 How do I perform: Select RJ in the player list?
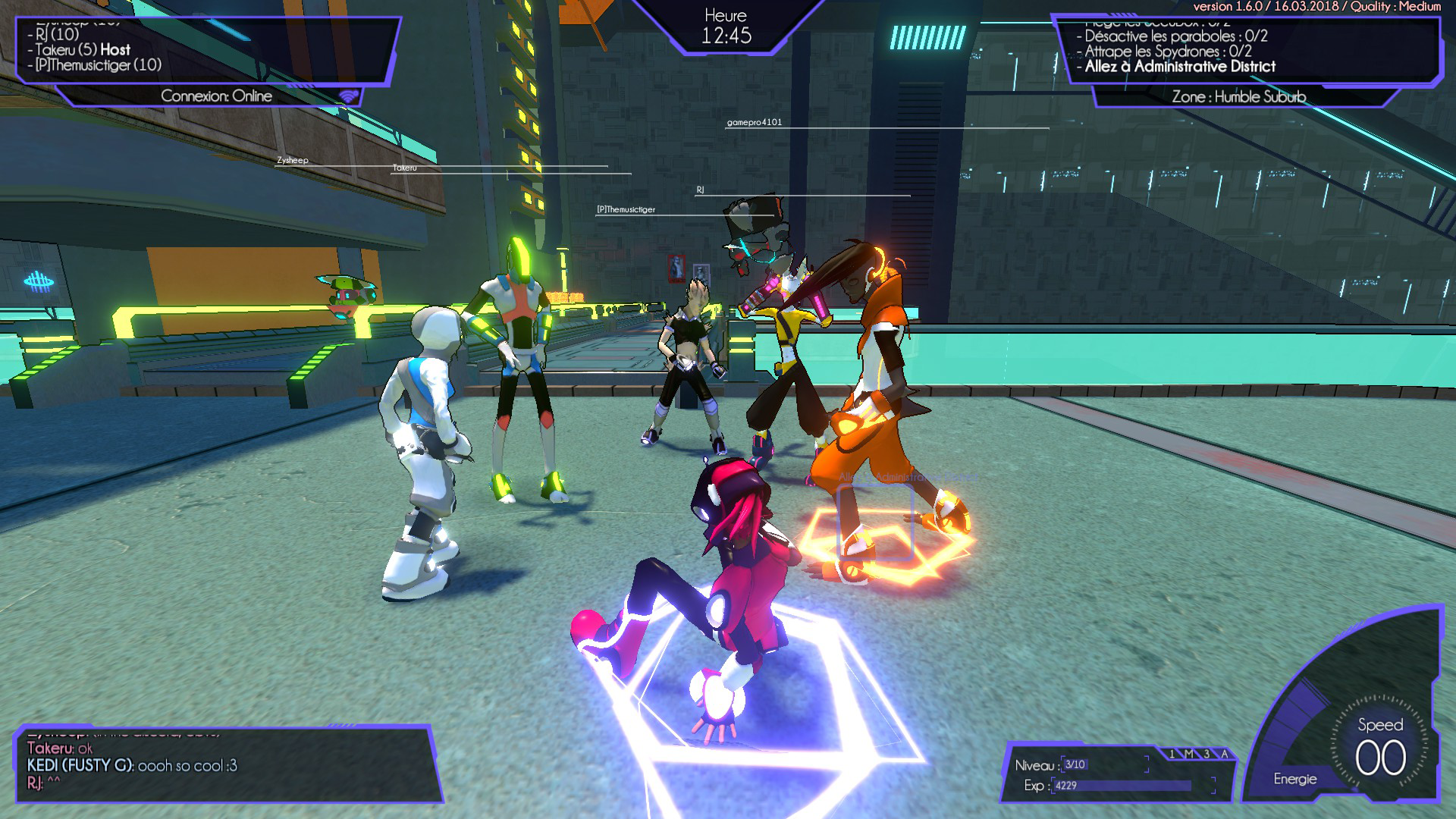tap(58, 34)
